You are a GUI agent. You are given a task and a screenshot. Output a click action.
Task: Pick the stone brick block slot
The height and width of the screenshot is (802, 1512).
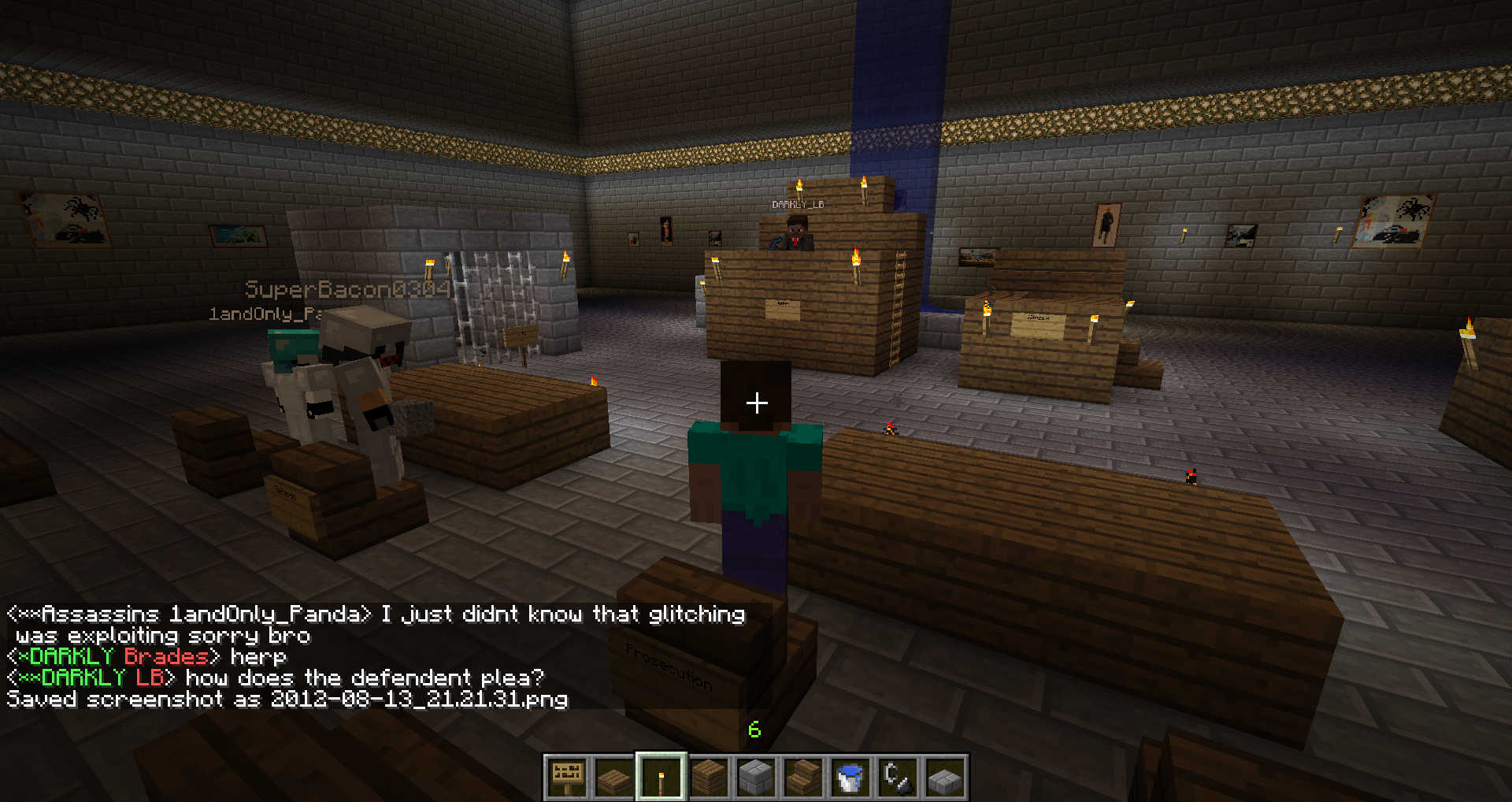[756, 777]
